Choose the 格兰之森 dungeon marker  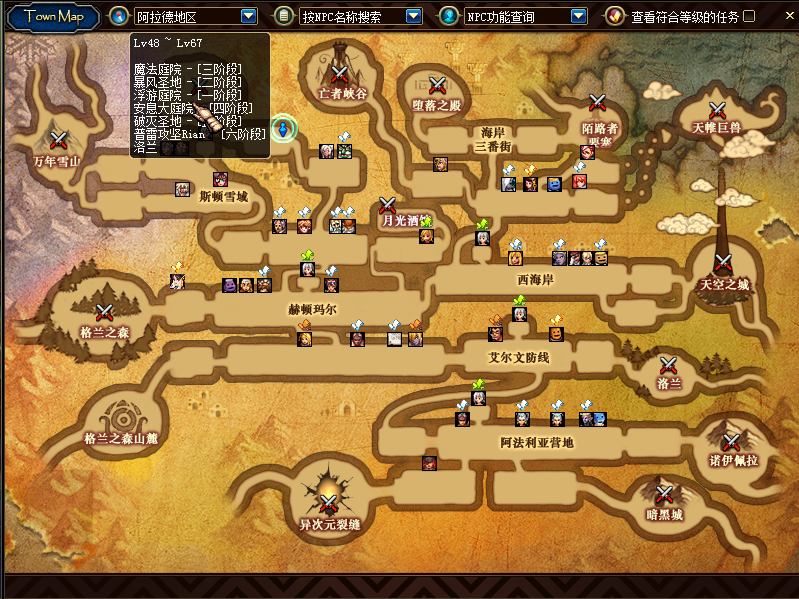pos(104,312)
